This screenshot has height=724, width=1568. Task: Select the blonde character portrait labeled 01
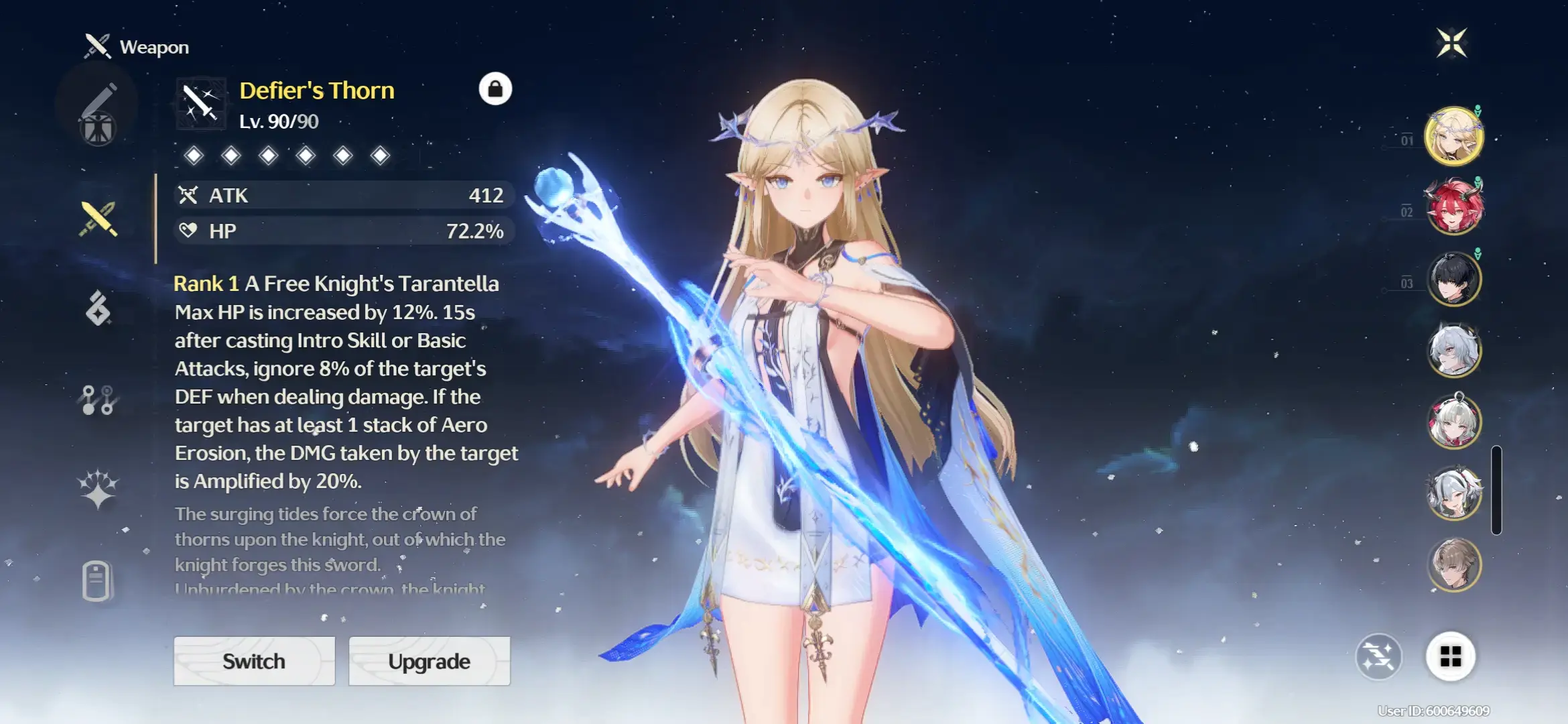coord(1453,136)
